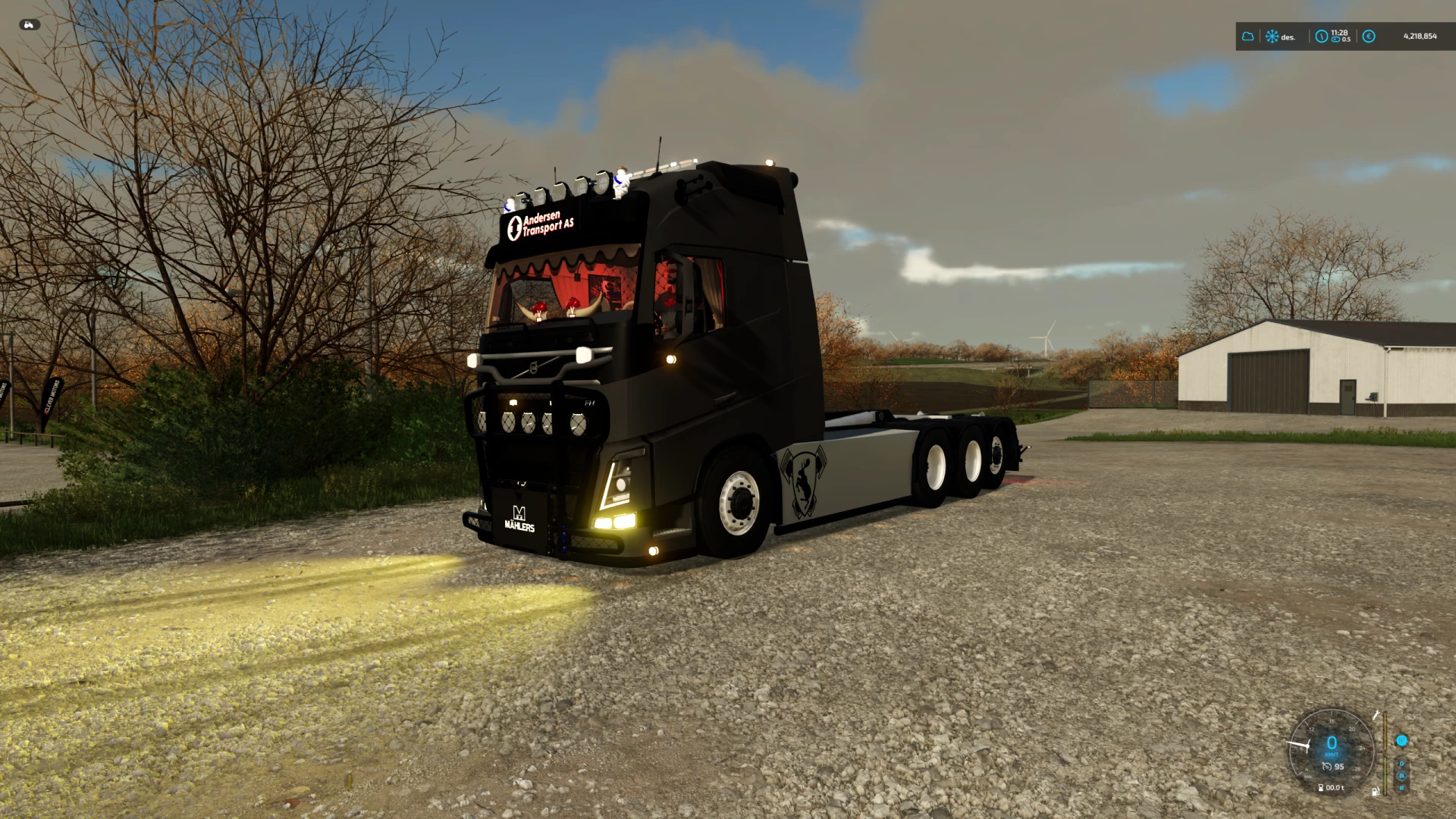The image size is (1456, 819).
Task: Select the Drive (D) gear mode
Action: (x=1401, y=764)
